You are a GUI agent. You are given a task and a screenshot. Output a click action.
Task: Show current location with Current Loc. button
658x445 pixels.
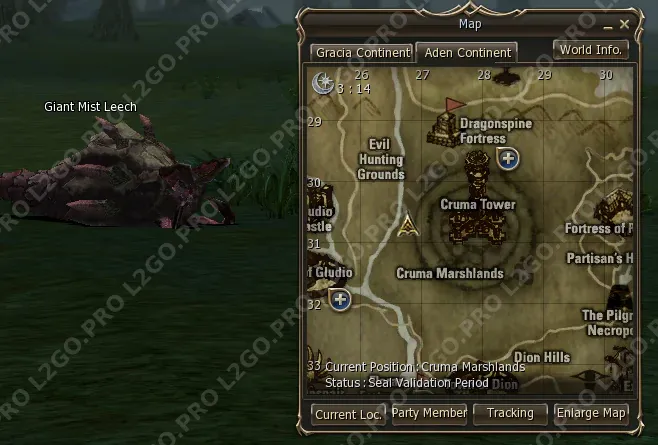pos(349,413)
